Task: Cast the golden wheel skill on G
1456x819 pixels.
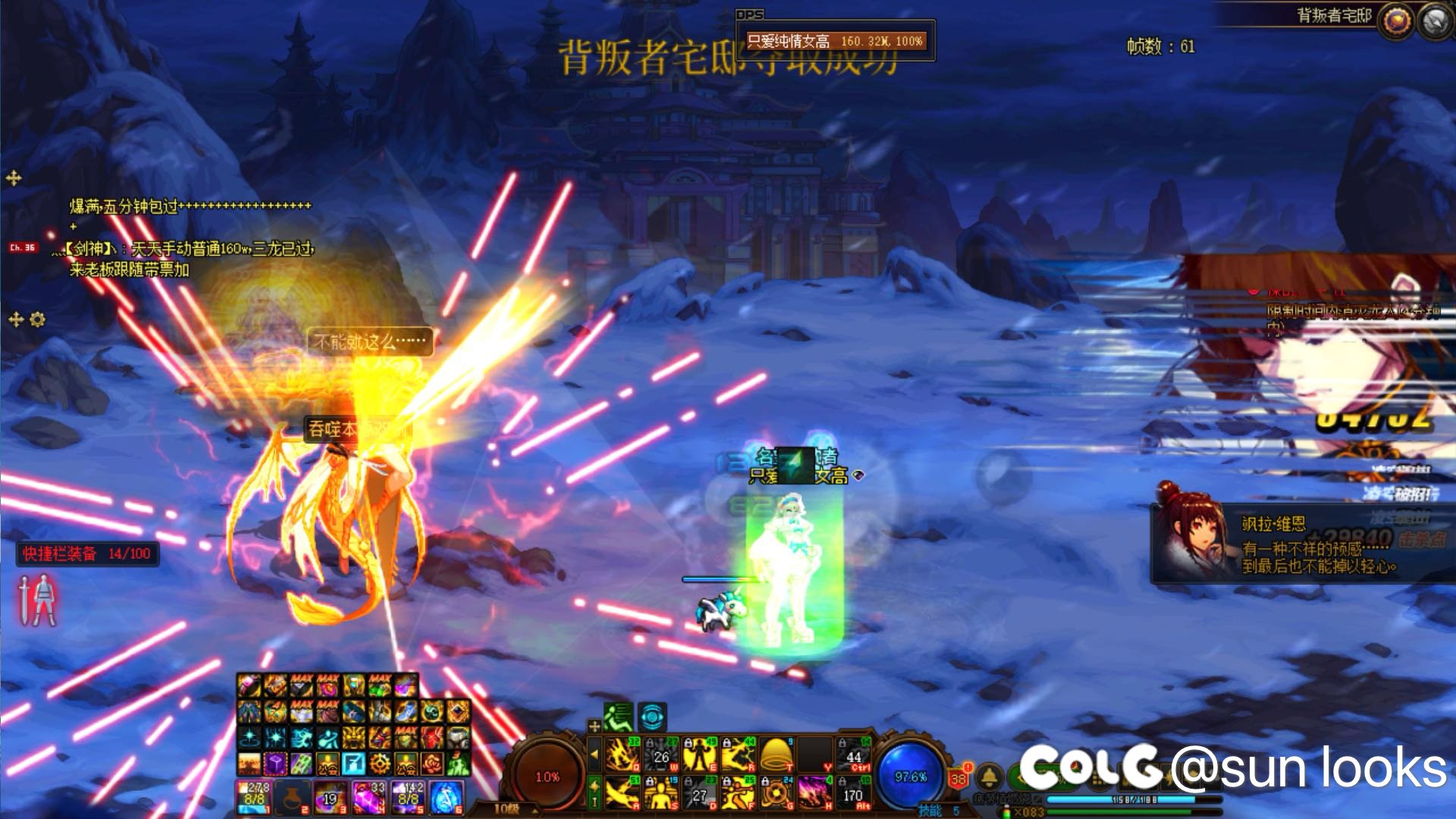Action: [x=776, y=793]
